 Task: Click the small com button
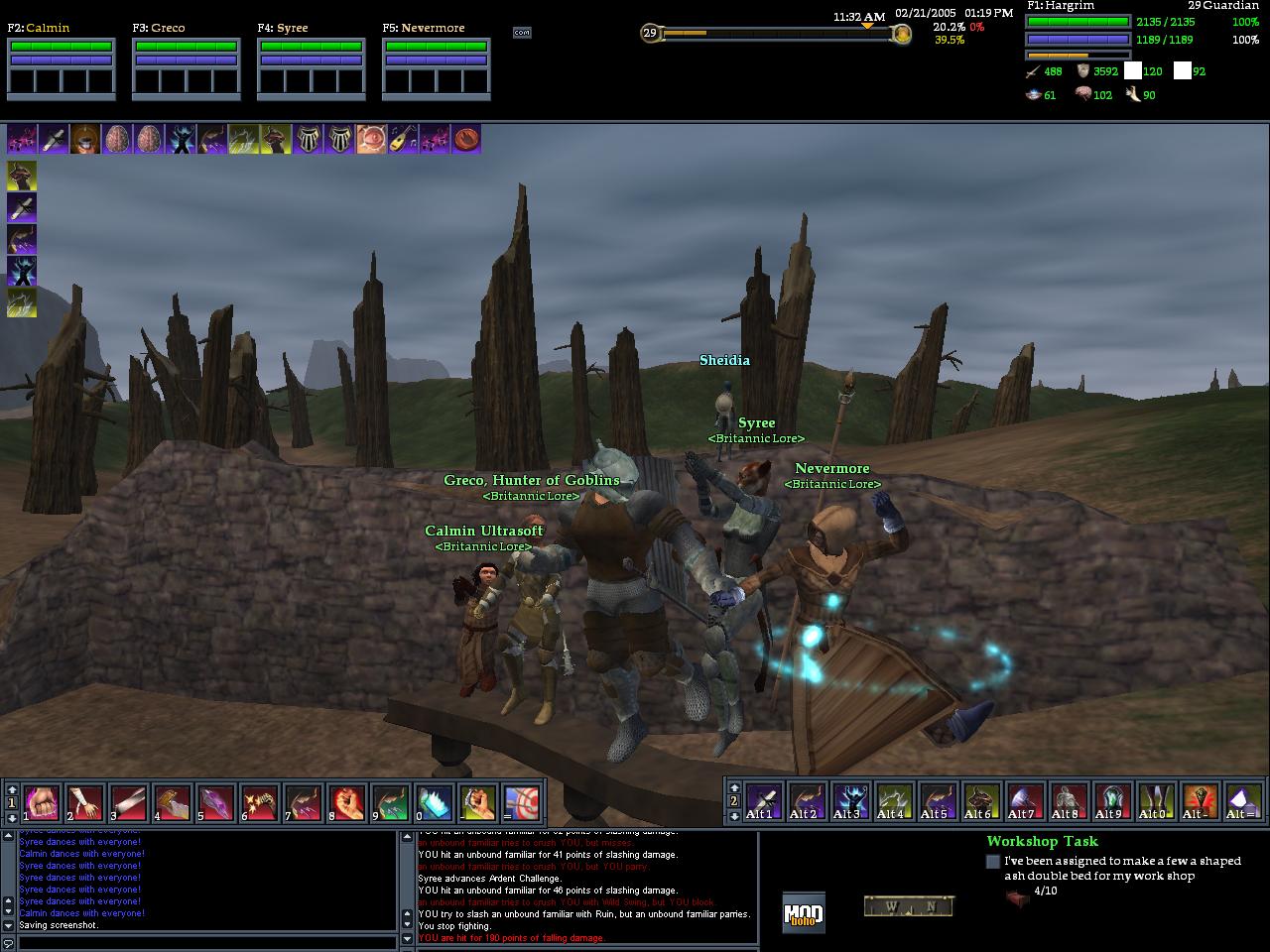tap(522, 33)
